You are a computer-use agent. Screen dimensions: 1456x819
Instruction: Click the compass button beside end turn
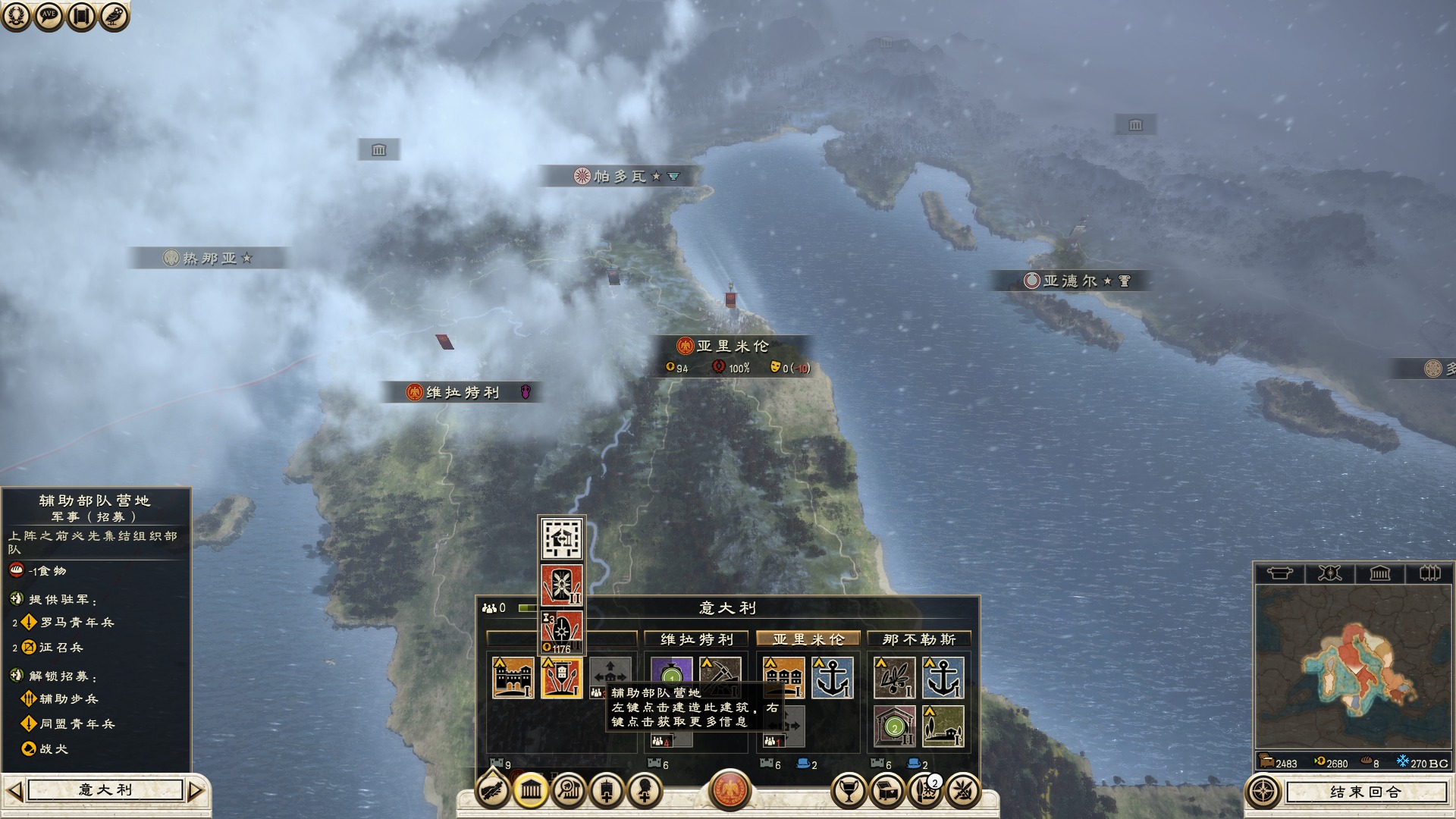click(x=1263, y=792)
